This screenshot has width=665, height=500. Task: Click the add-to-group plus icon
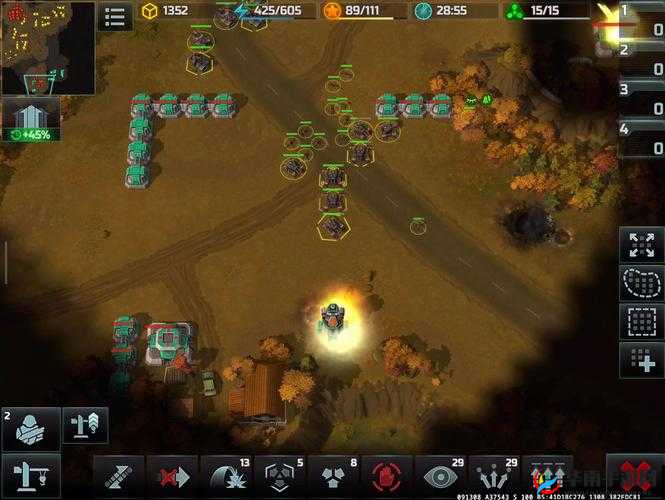point(641,359)
